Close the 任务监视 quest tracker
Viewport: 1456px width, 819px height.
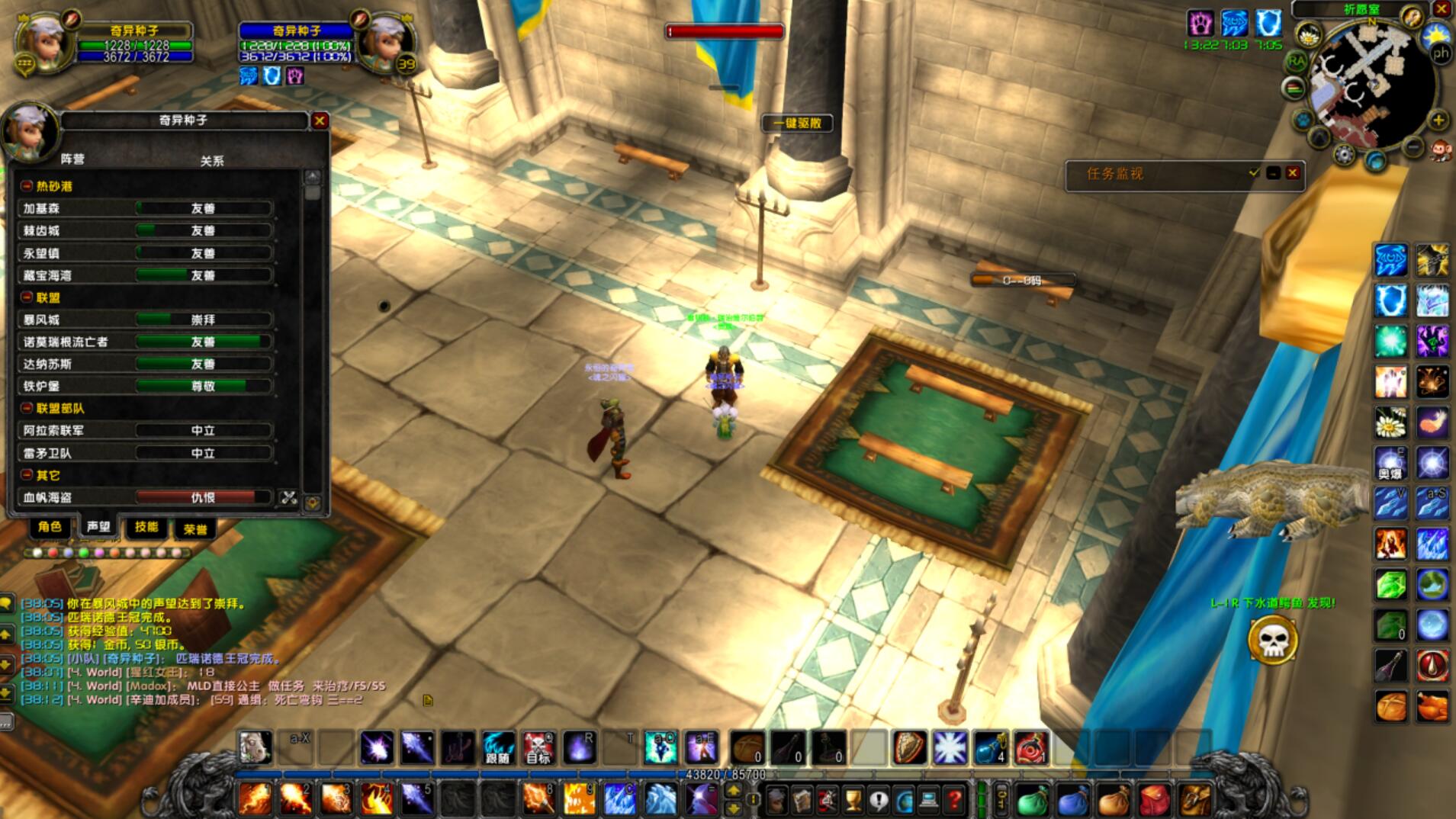[1292, 173]
